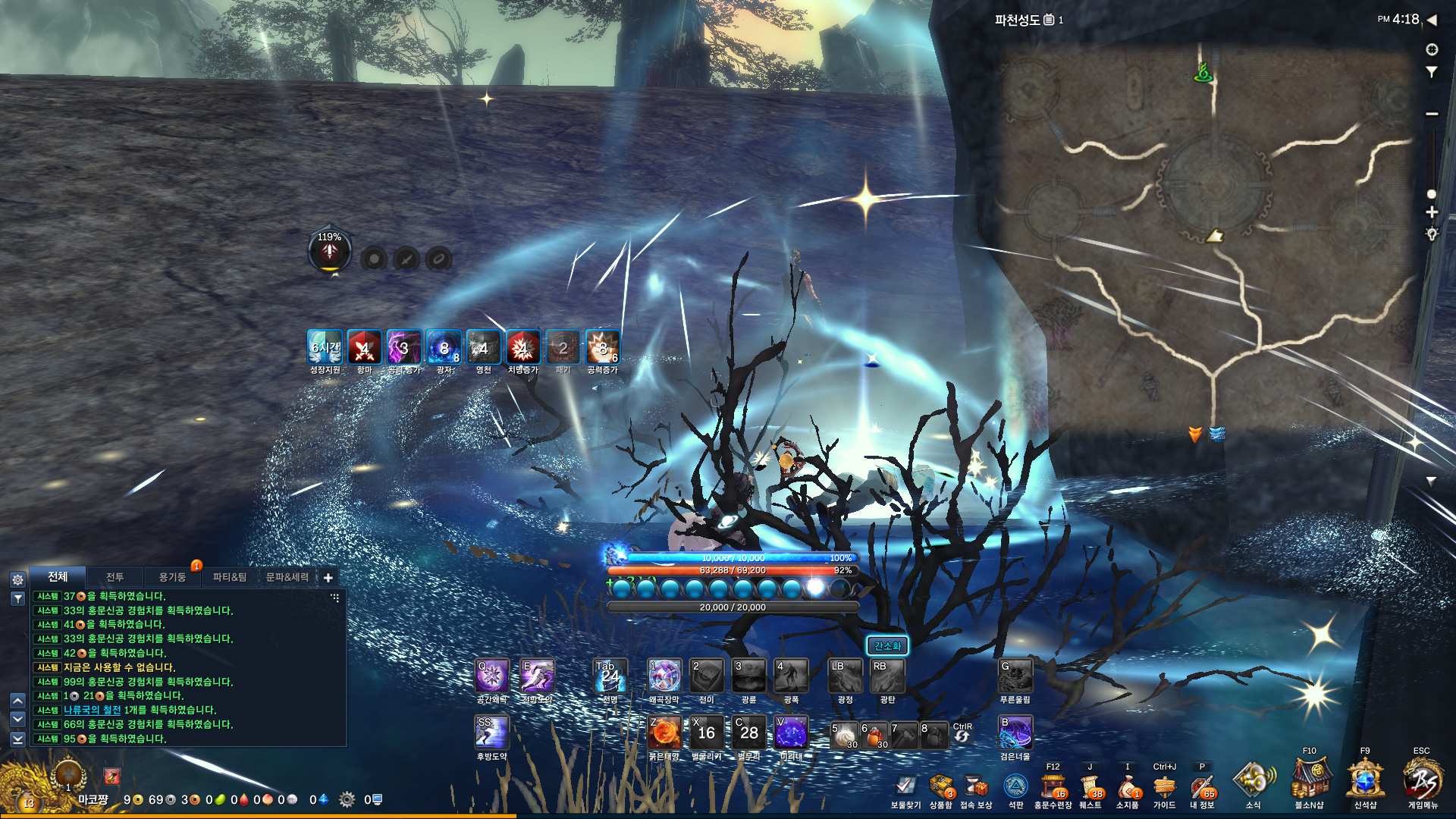Open the 게임메뉴 game menu icon

[1422, 780]
